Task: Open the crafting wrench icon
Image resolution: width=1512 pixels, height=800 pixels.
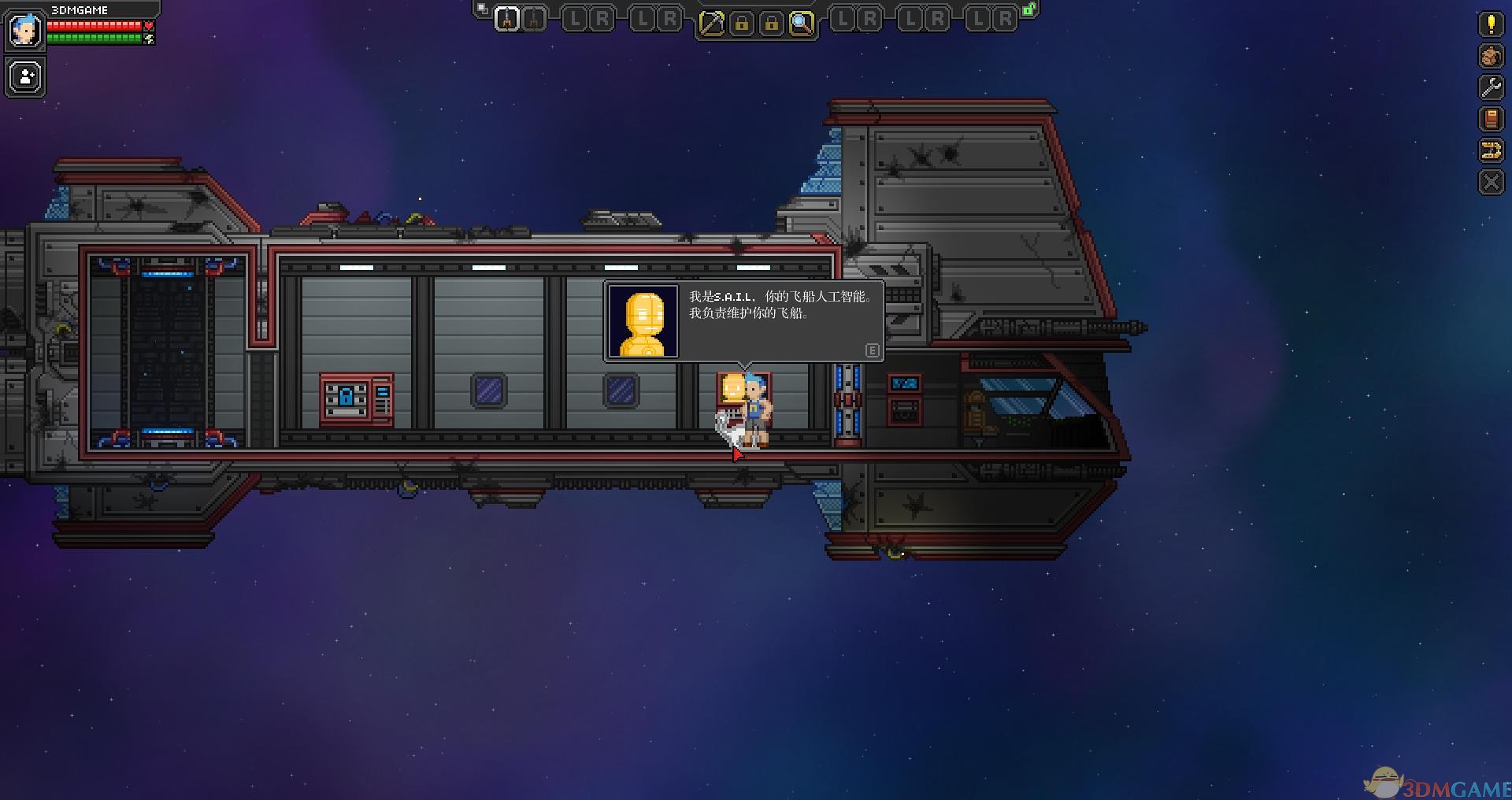Action: click(x=1491, y=87)
